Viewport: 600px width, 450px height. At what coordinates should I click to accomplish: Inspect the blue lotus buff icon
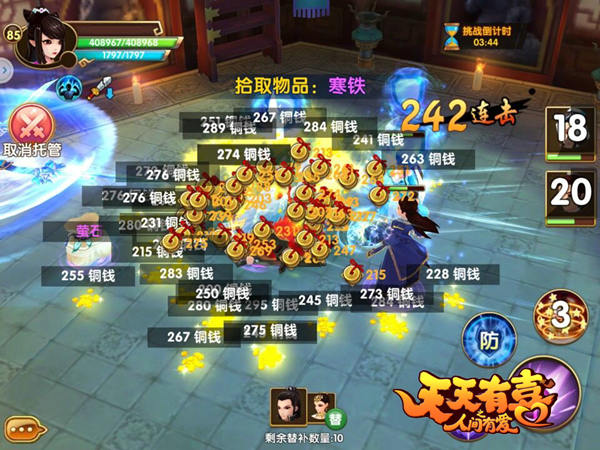[69, 87]
